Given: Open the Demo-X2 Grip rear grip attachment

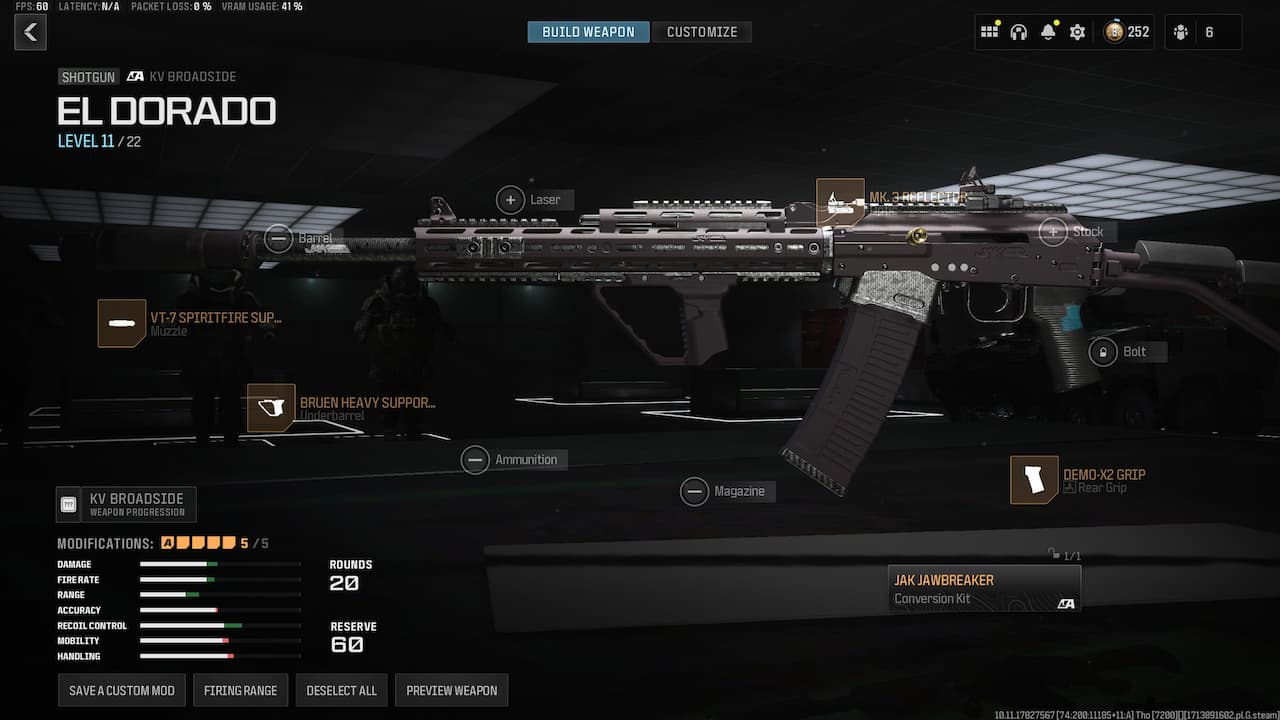Looking at the screenshot, I should point(1034,479).
